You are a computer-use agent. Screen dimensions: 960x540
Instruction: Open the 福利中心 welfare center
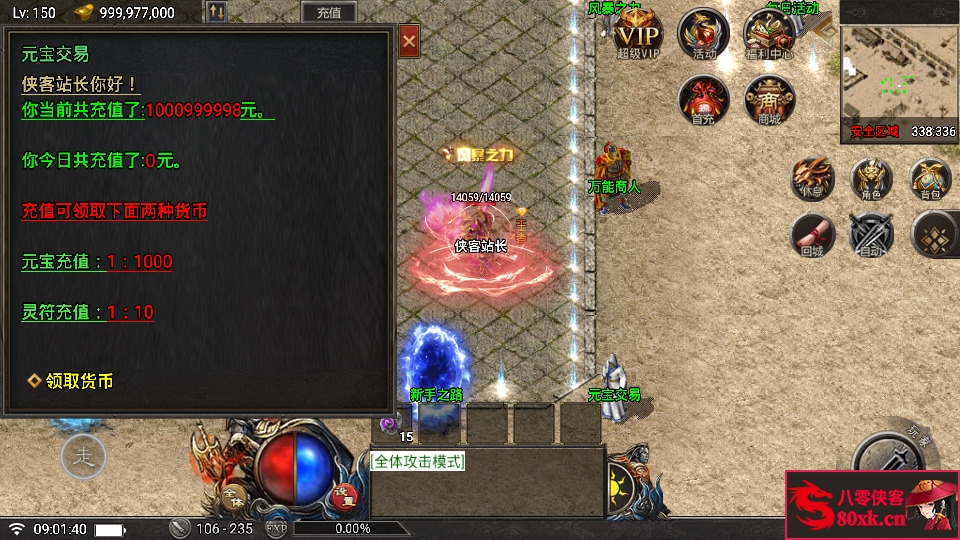pos(769,33)
